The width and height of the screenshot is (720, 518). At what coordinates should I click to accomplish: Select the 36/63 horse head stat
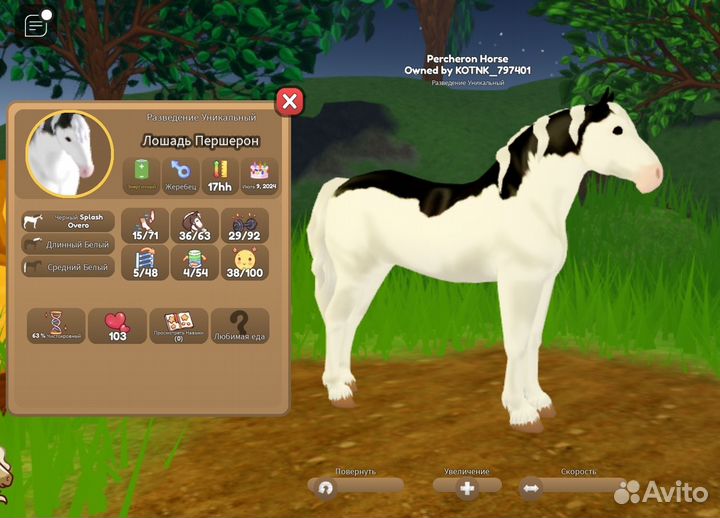(x=195, y=226)
